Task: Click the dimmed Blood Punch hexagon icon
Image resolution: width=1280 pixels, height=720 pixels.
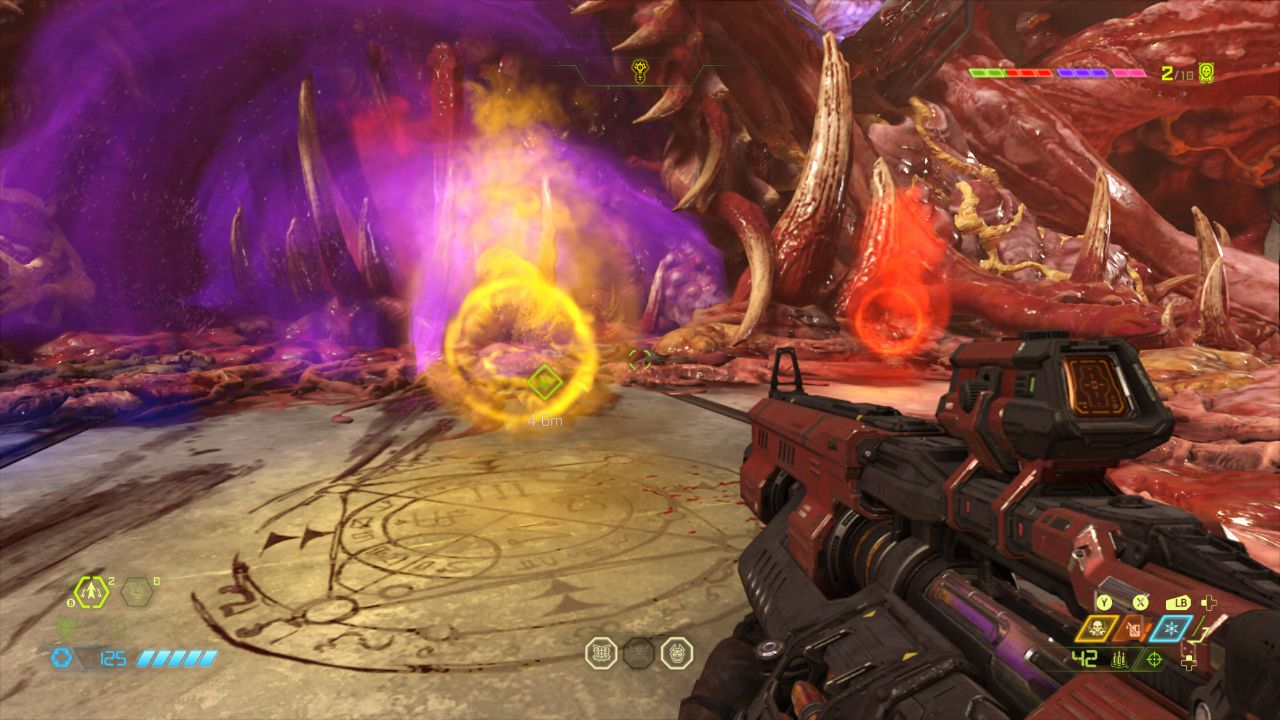Action: (x=137, y=592)
